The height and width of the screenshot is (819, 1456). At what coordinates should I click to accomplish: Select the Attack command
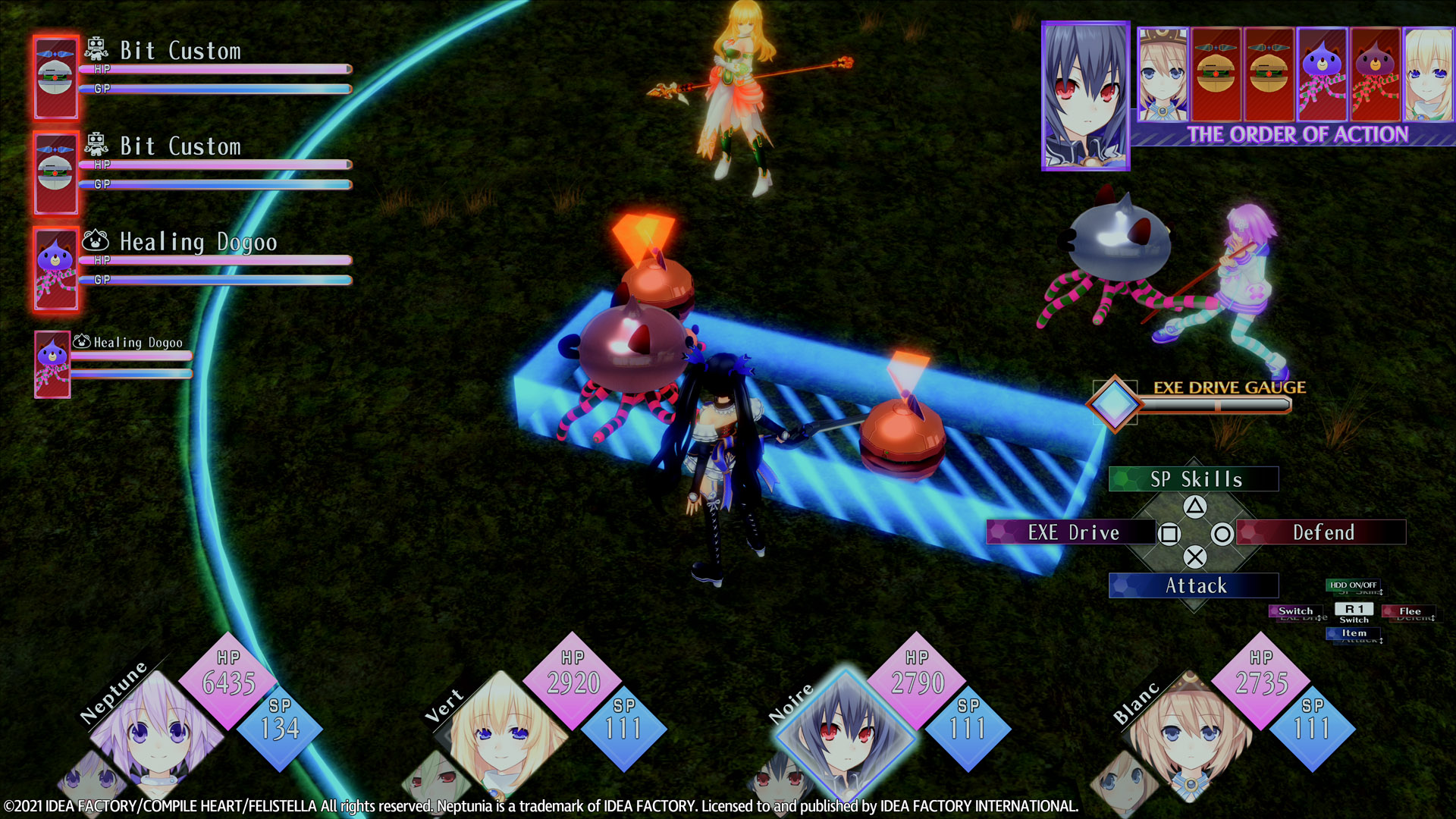click(1193, 585)
